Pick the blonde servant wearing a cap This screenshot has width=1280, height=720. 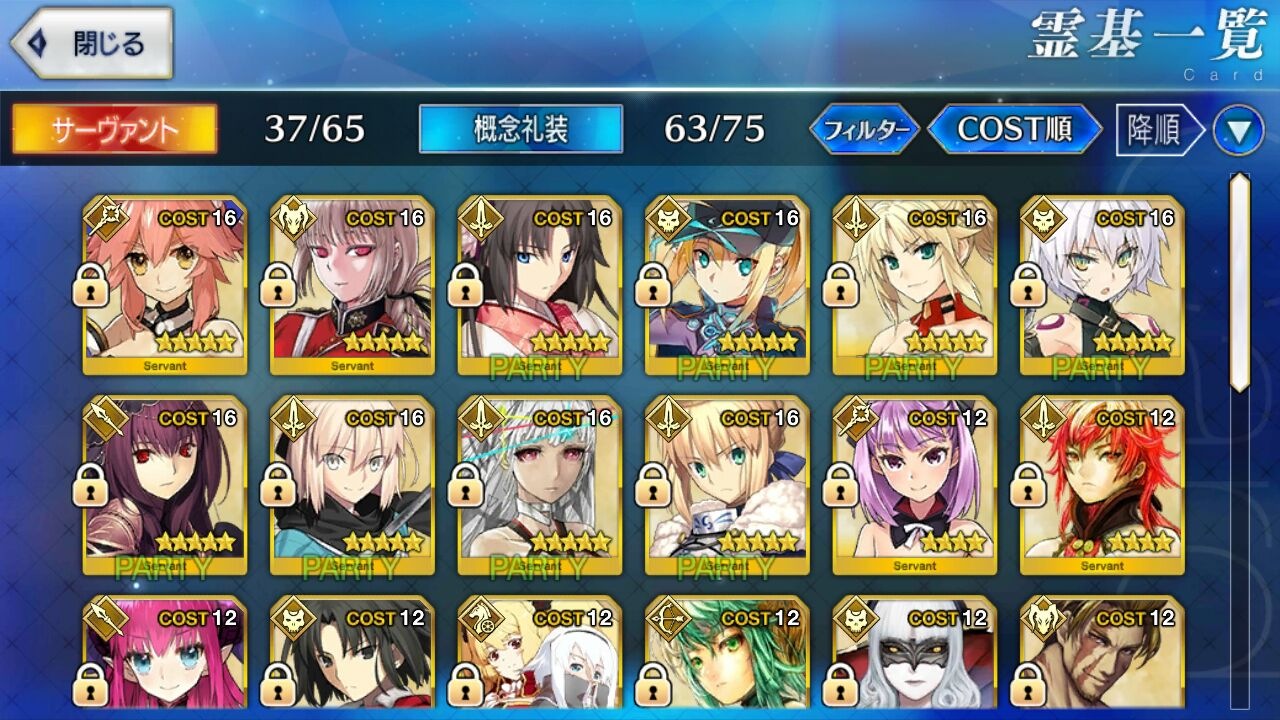[x=727, y=285]
